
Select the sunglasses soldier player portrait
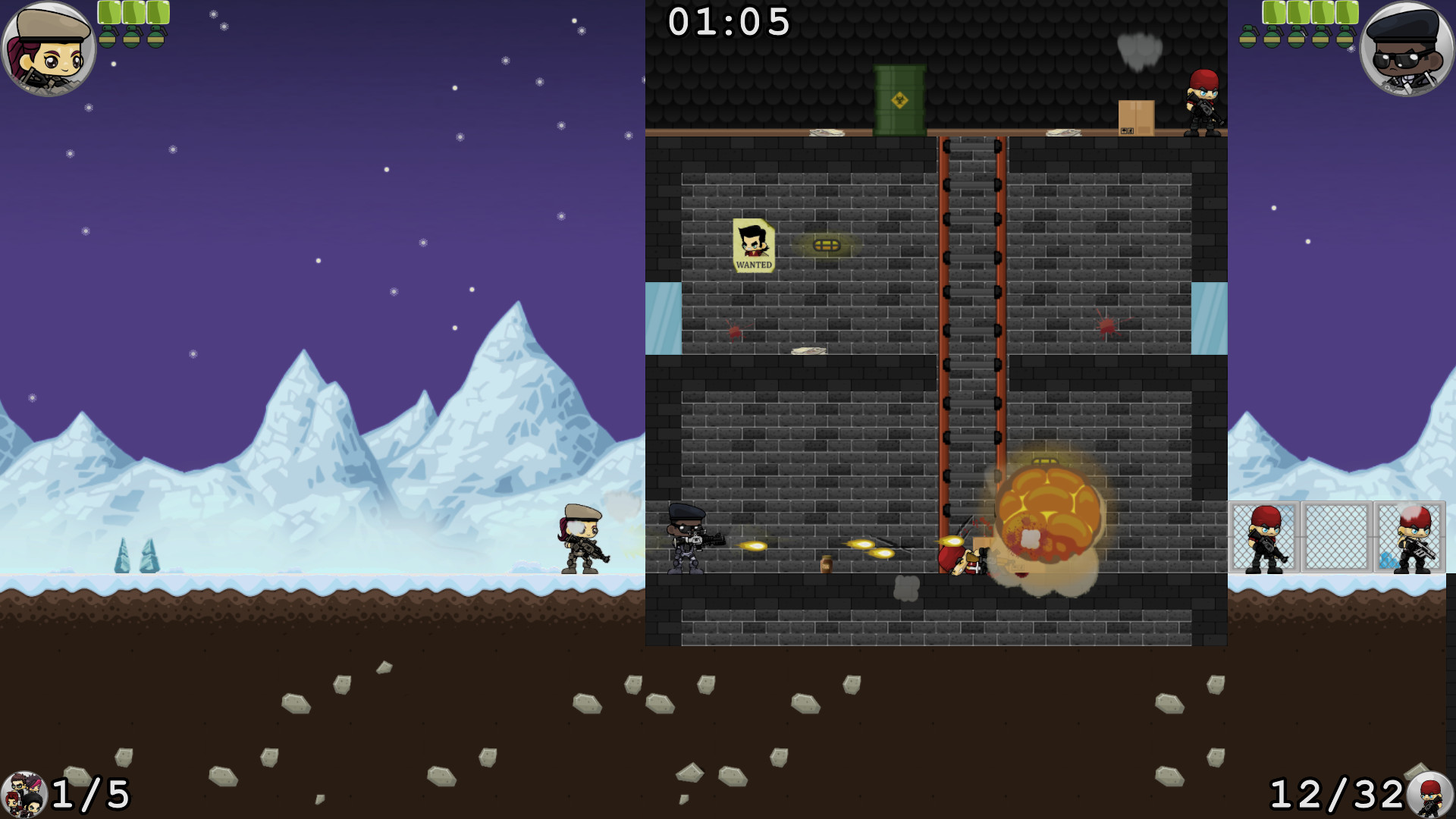1407,49
